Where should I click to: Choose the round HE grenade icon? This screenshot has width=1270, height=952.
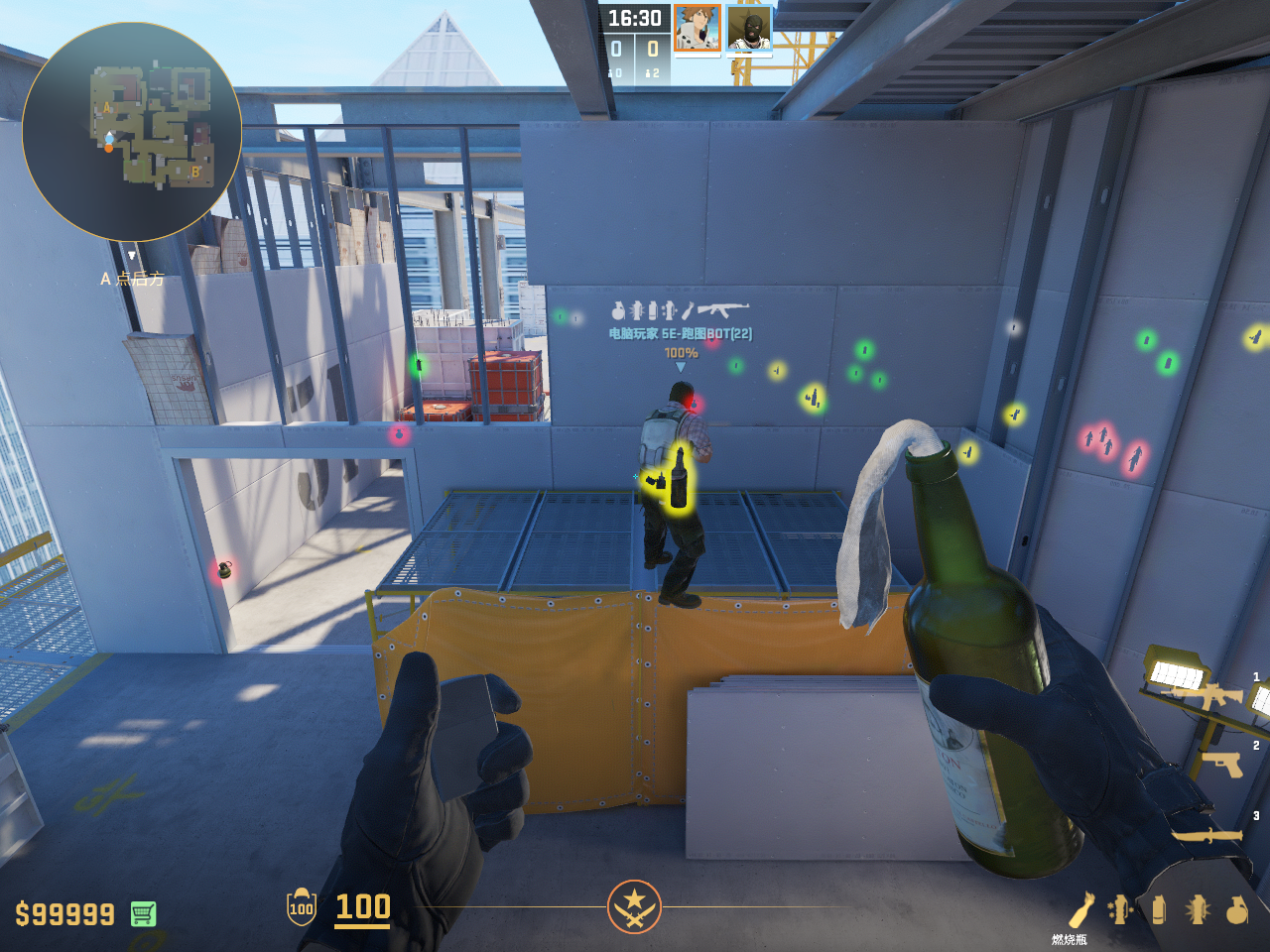coord(1236,909)
